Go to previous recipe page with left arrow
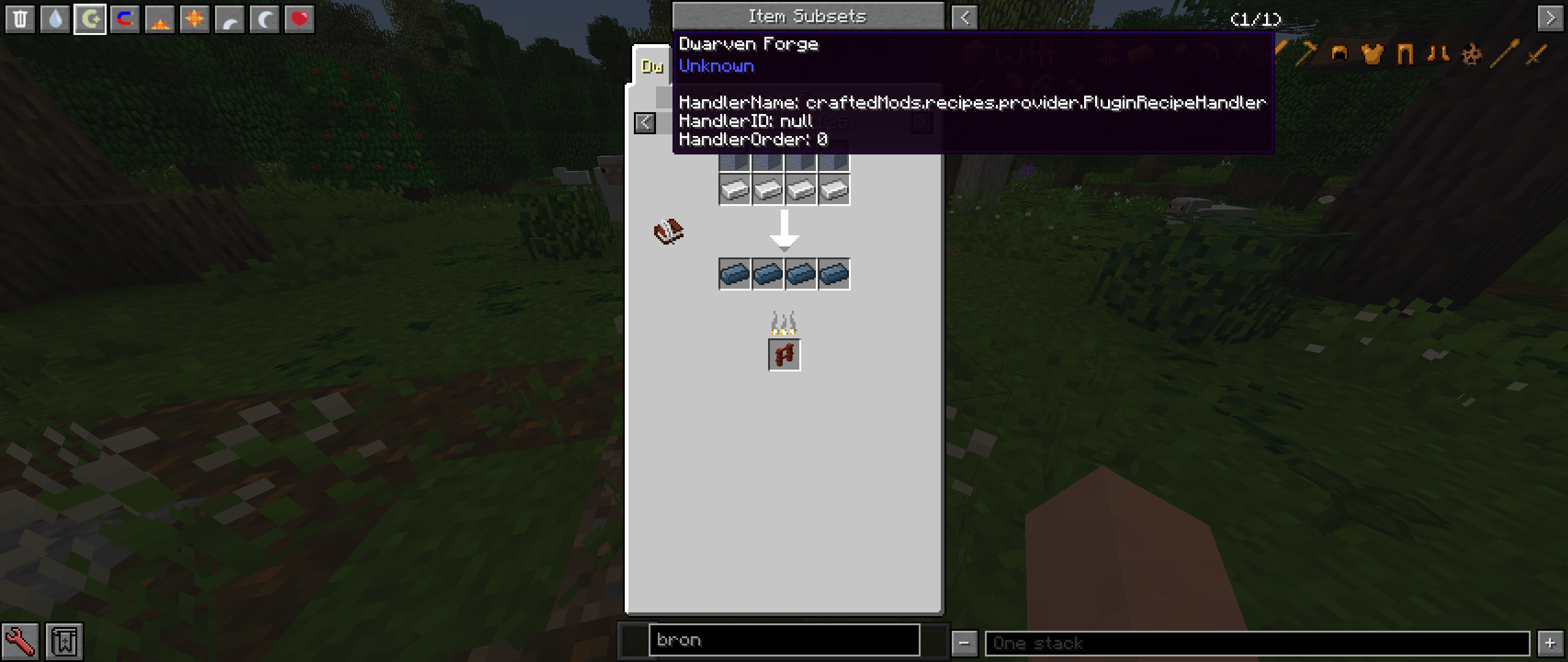Screen dimensions: 1568x662 tap(645, 123)
